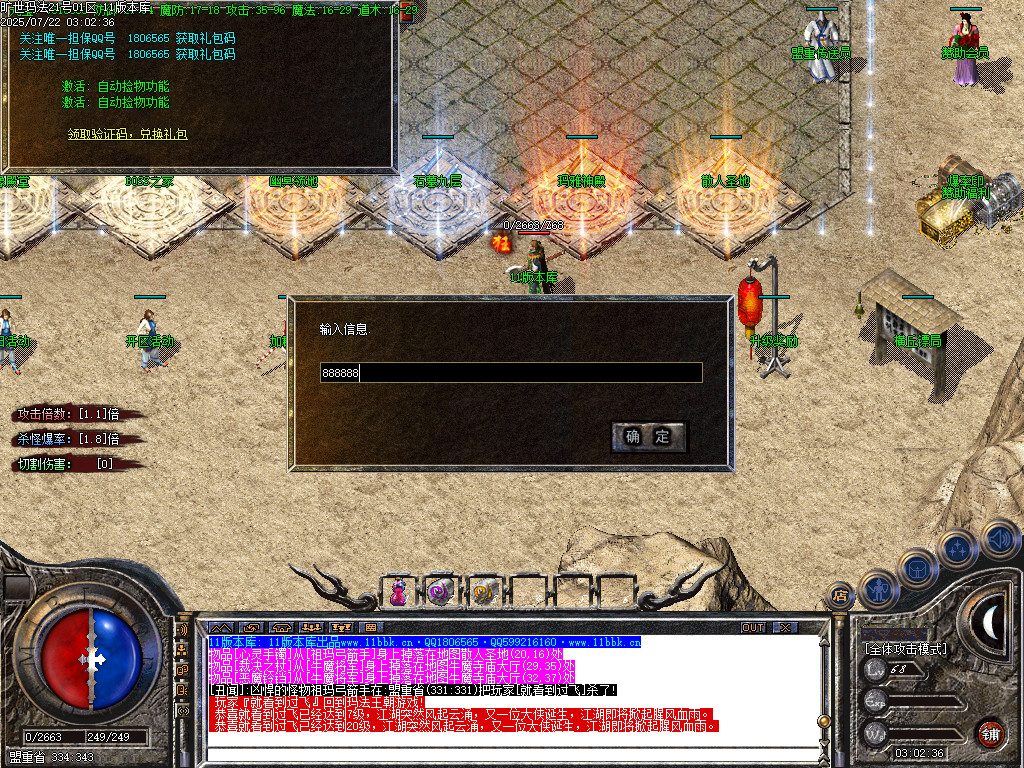1024x768 pixels.
Task: Use the purple scroll in the belt
Action: 441,592
